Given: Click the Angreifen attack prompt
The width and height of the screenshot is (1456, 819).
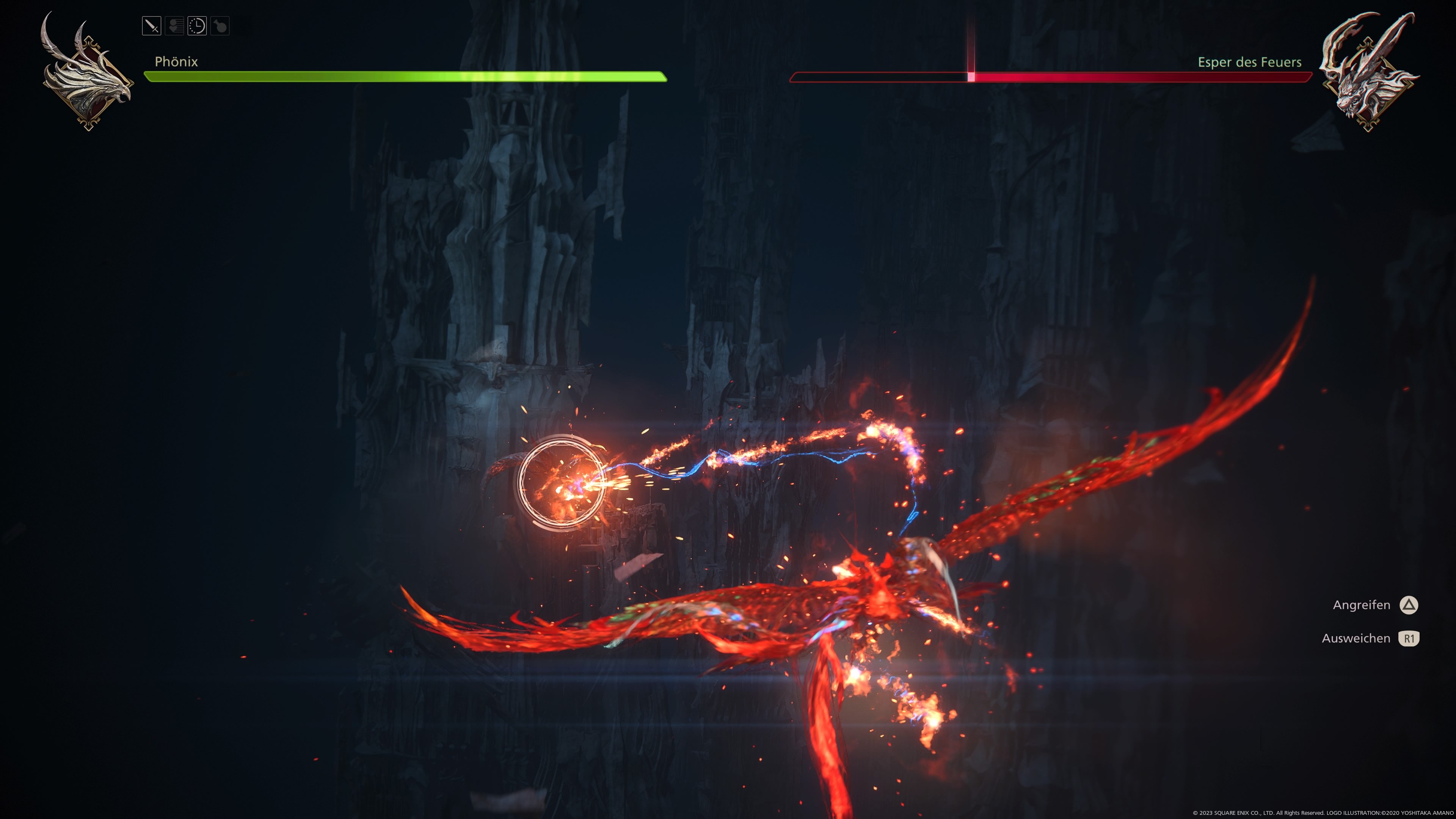Looking at the screenshot, I should click(x=1362, y=605).
